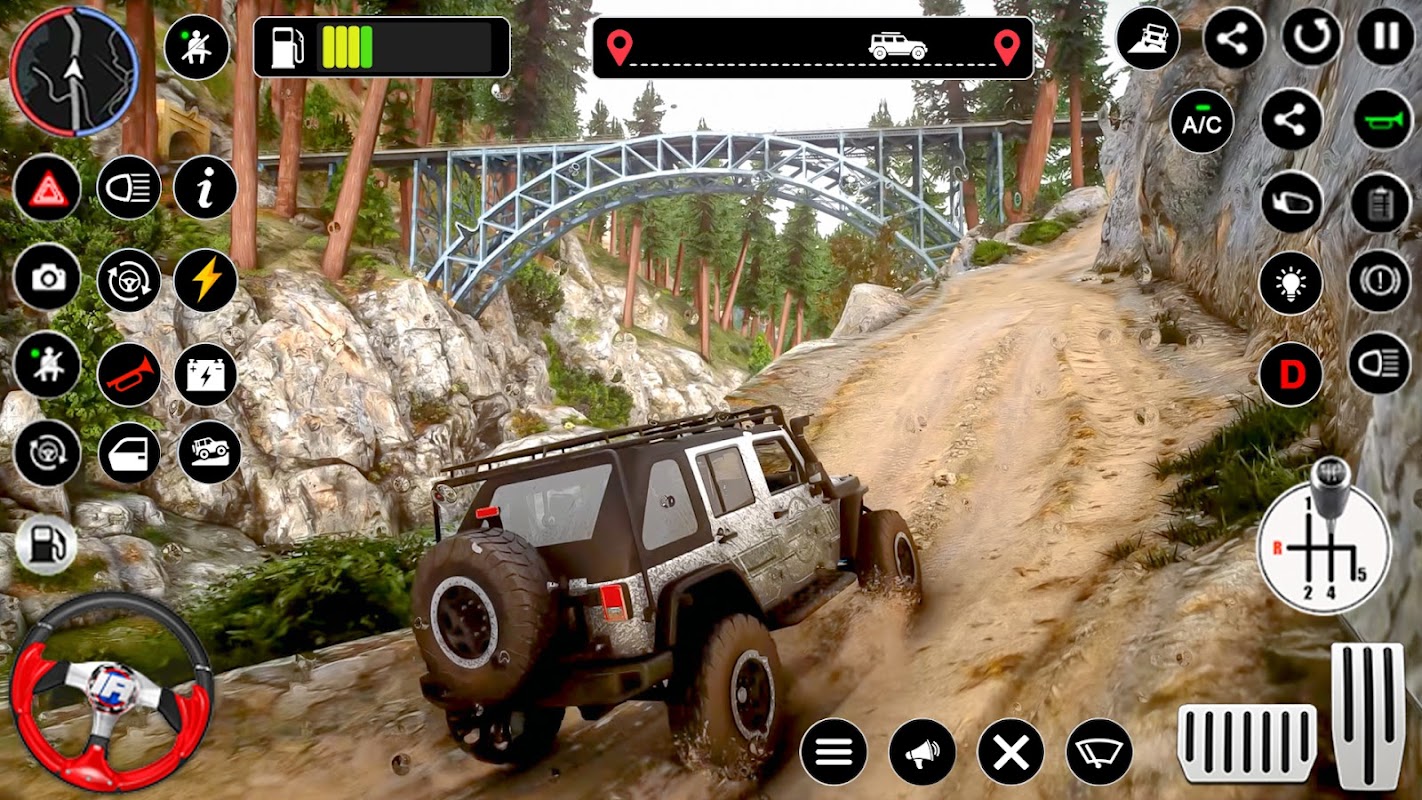This screenshot has width=1422, height=800.
Task: Tap the car battery icon
Action: click(x=205, y=374)
